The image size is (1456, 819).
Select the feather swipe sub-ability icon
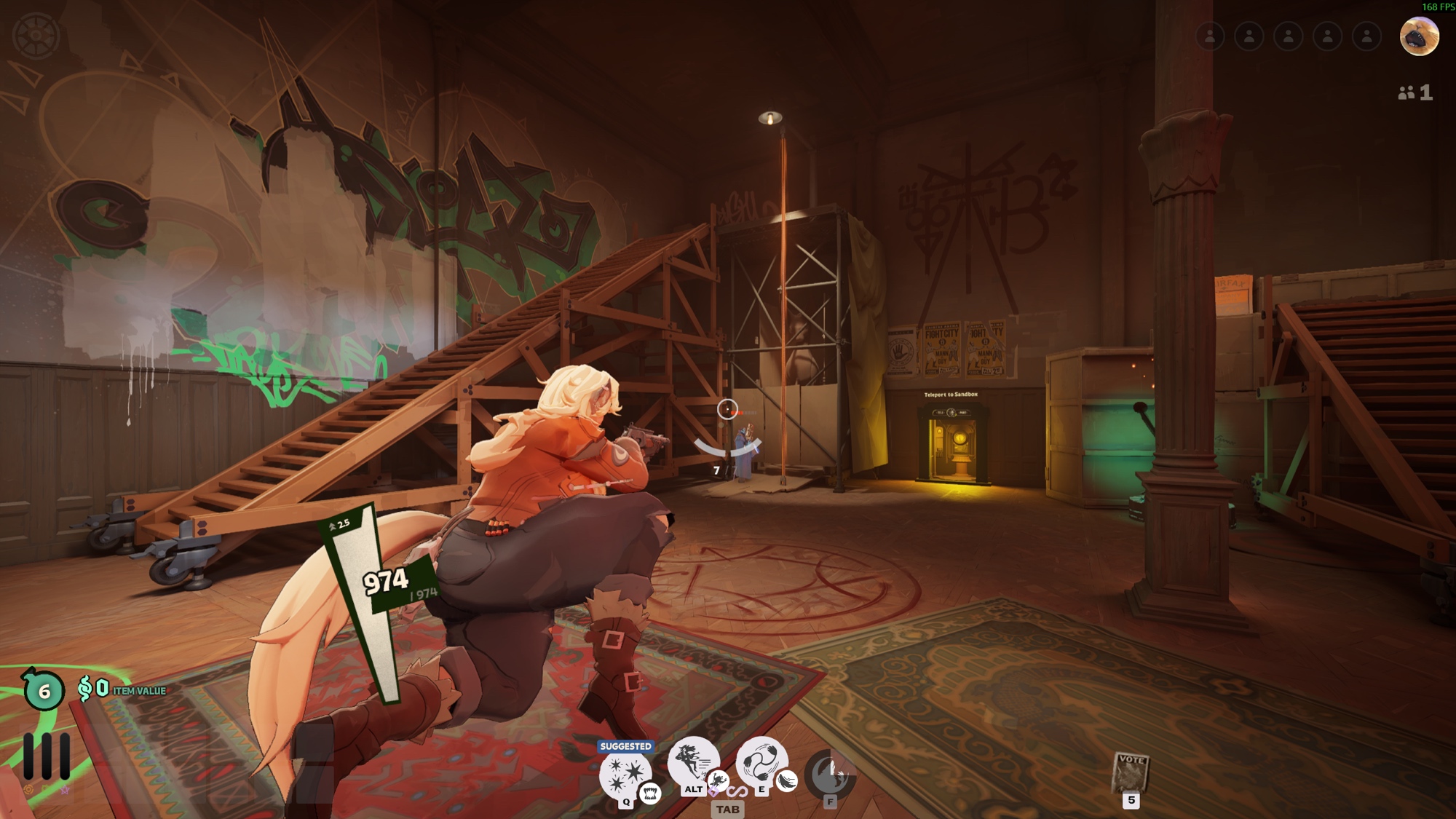pos(787,781)
